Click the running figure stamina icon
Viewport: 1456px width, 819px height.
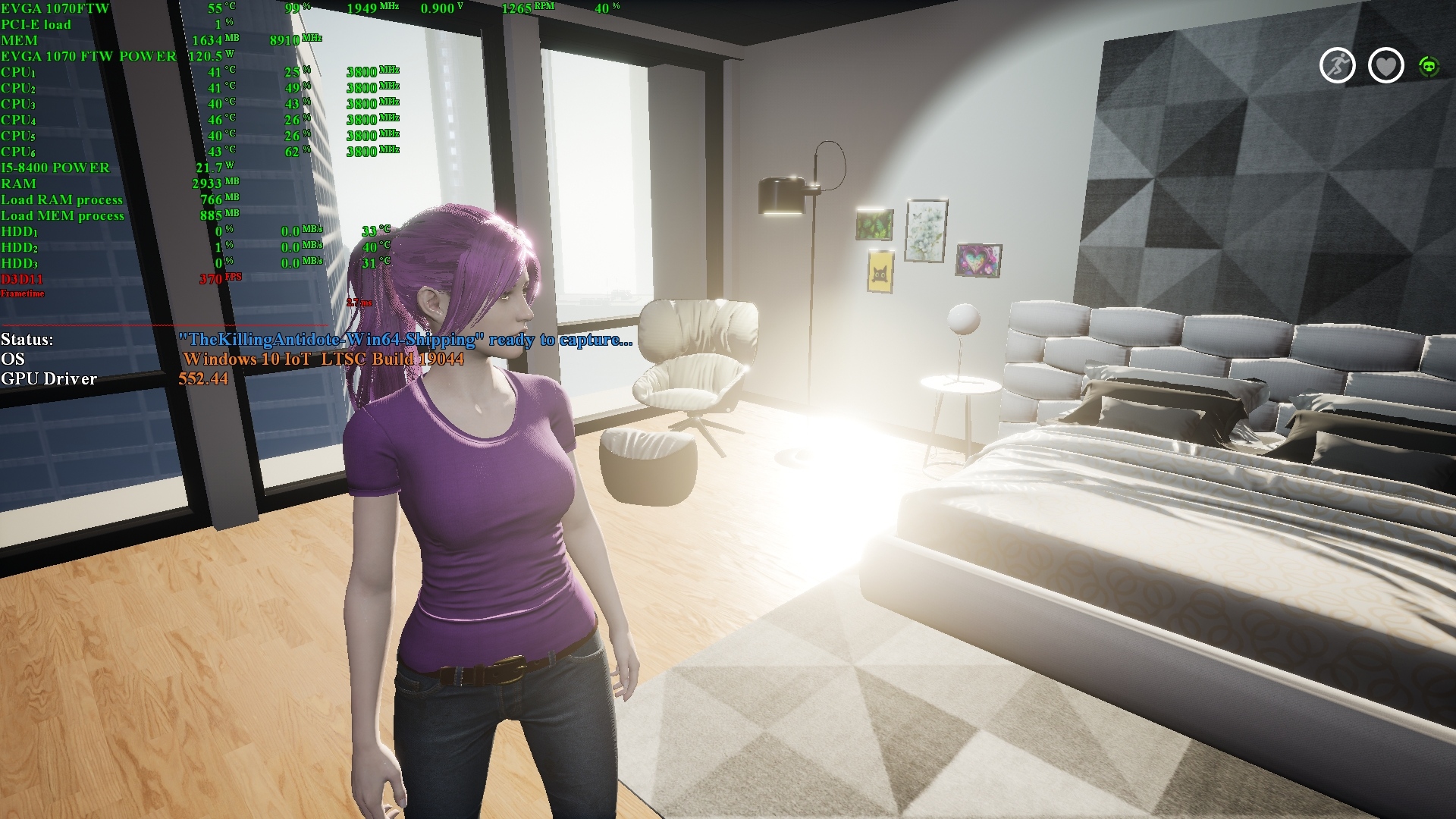pos(1337,65)
